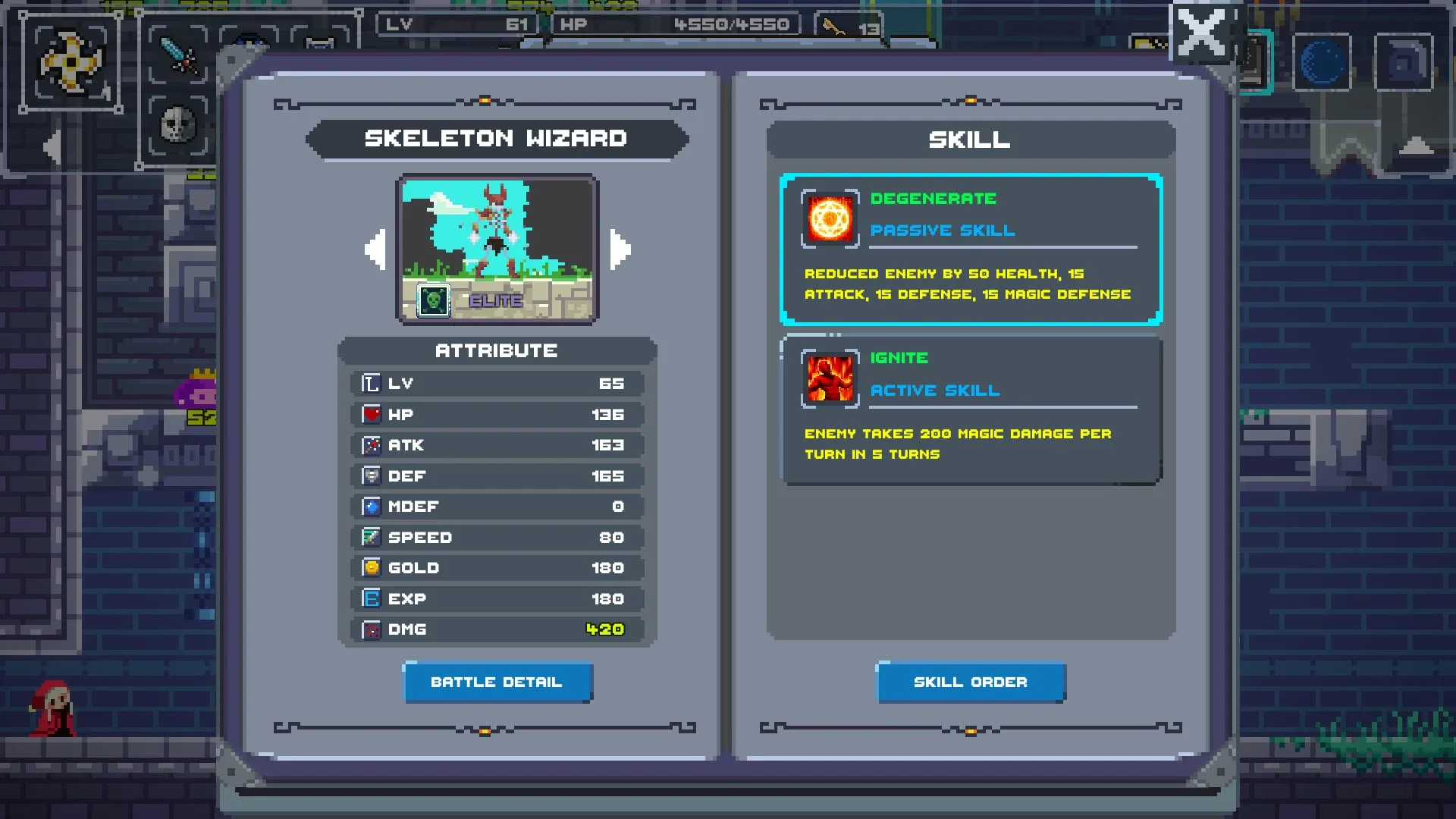Toggle the Degenerate skill card selection

[x=971, y=250]
